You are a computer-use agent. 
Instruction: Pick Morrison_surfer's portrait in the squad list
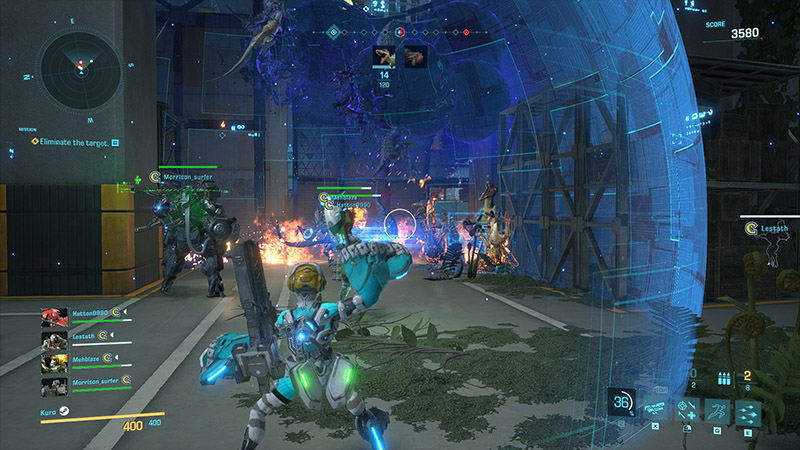(54, 386)
